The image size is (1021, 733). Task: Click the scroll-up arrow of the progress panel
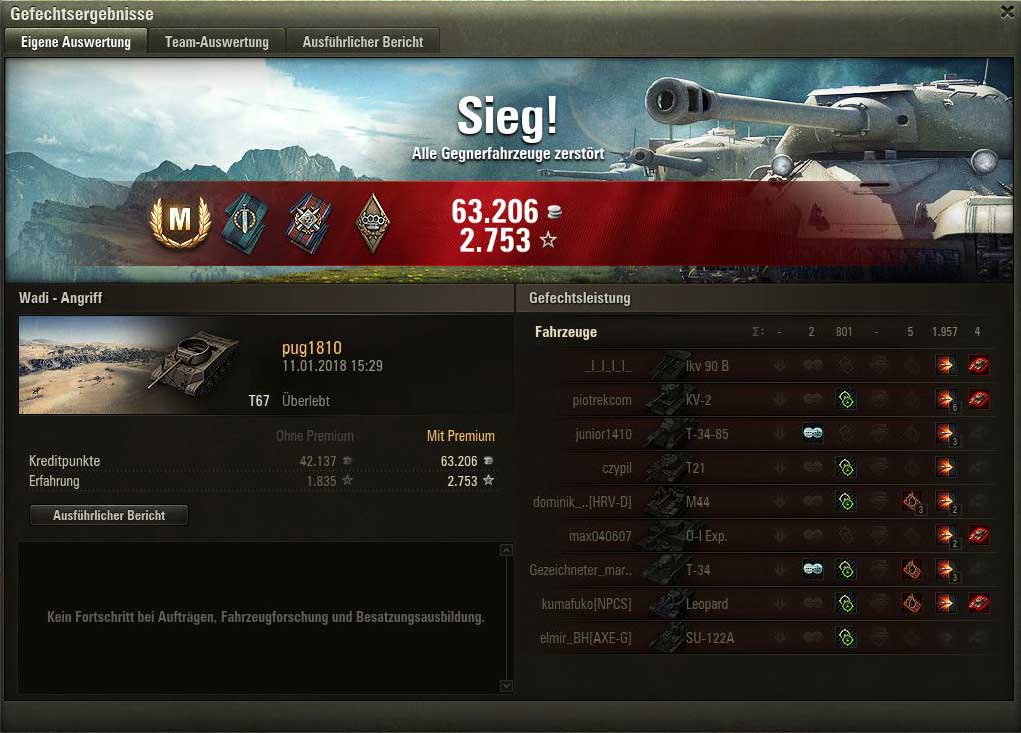pos(506,551)
